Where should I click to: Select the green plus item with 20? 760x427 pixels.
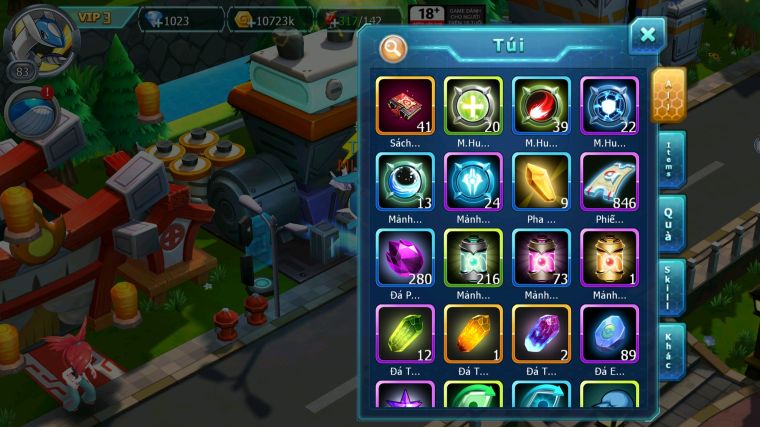point(473,105)
